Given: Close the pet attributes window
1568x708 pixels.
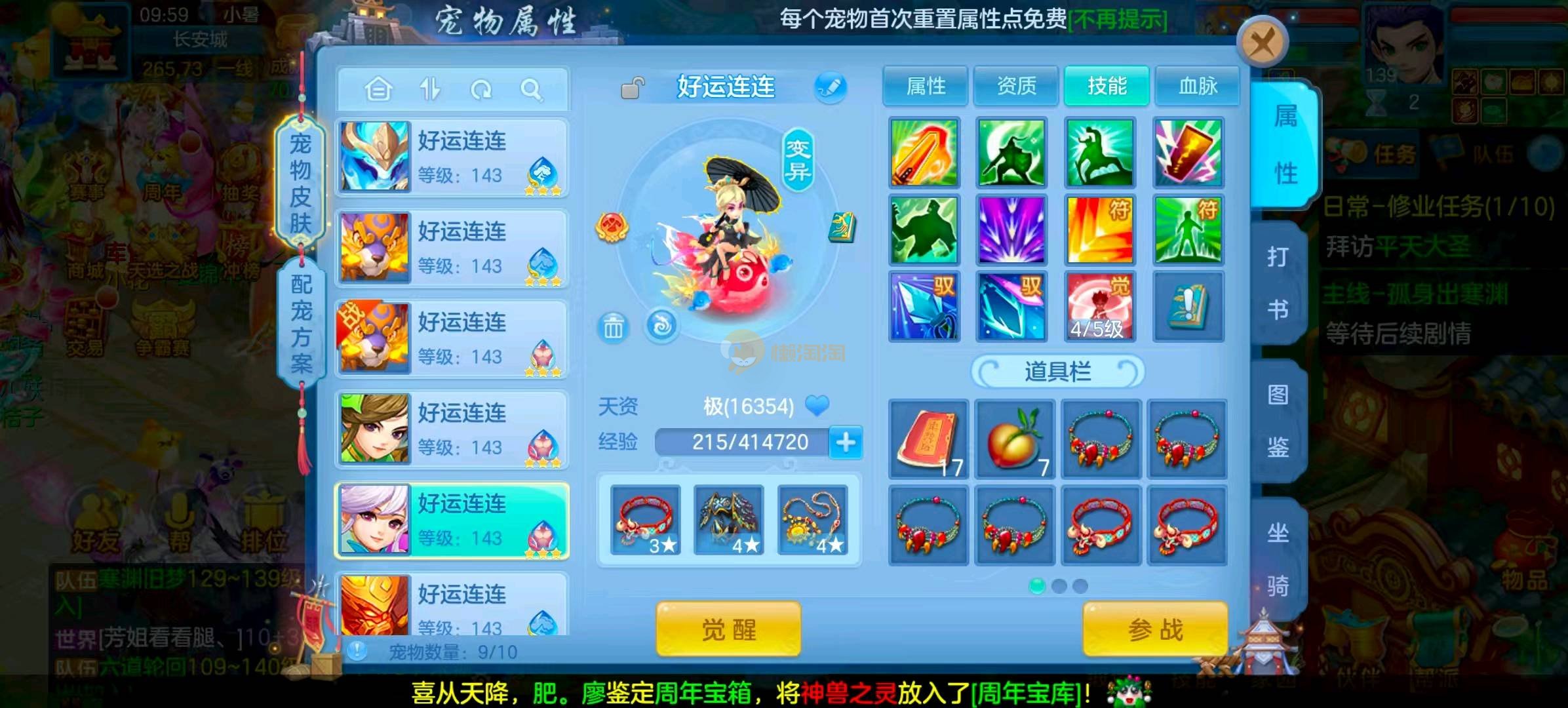Looking at the screenshot, I should [x=1262, y=44].
